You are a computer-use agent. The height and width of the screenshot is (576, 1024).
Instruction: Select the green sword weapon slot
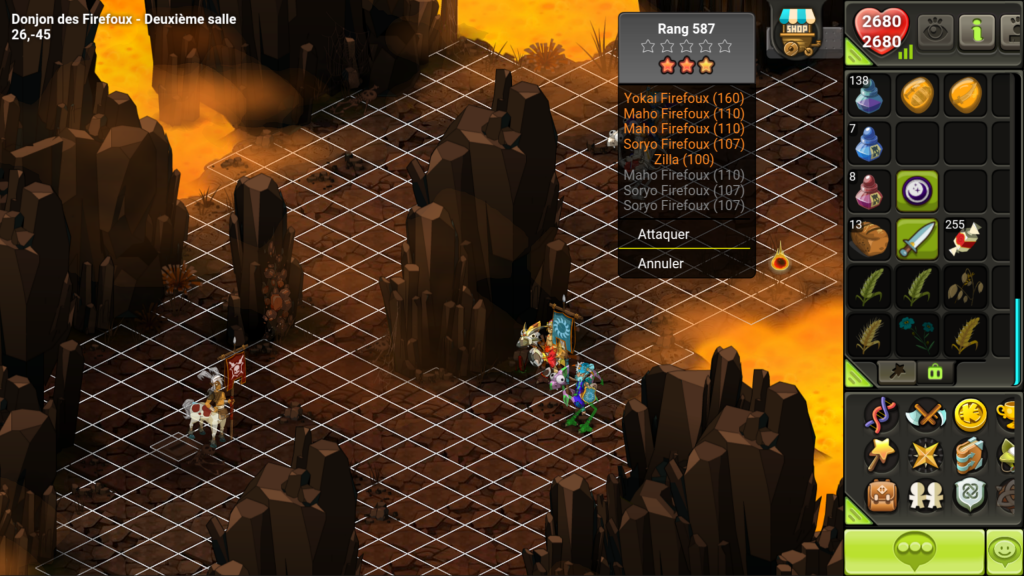click(917, 239)
